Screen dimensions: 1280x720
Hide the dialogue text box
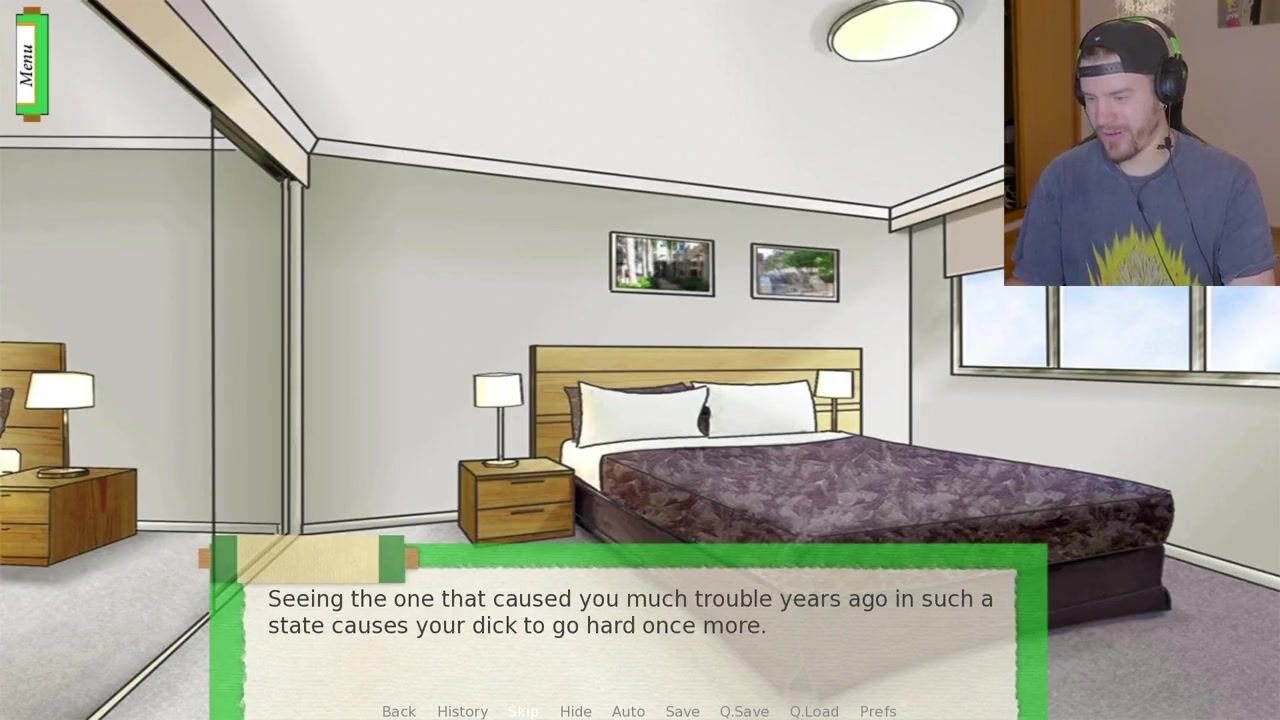575,711
